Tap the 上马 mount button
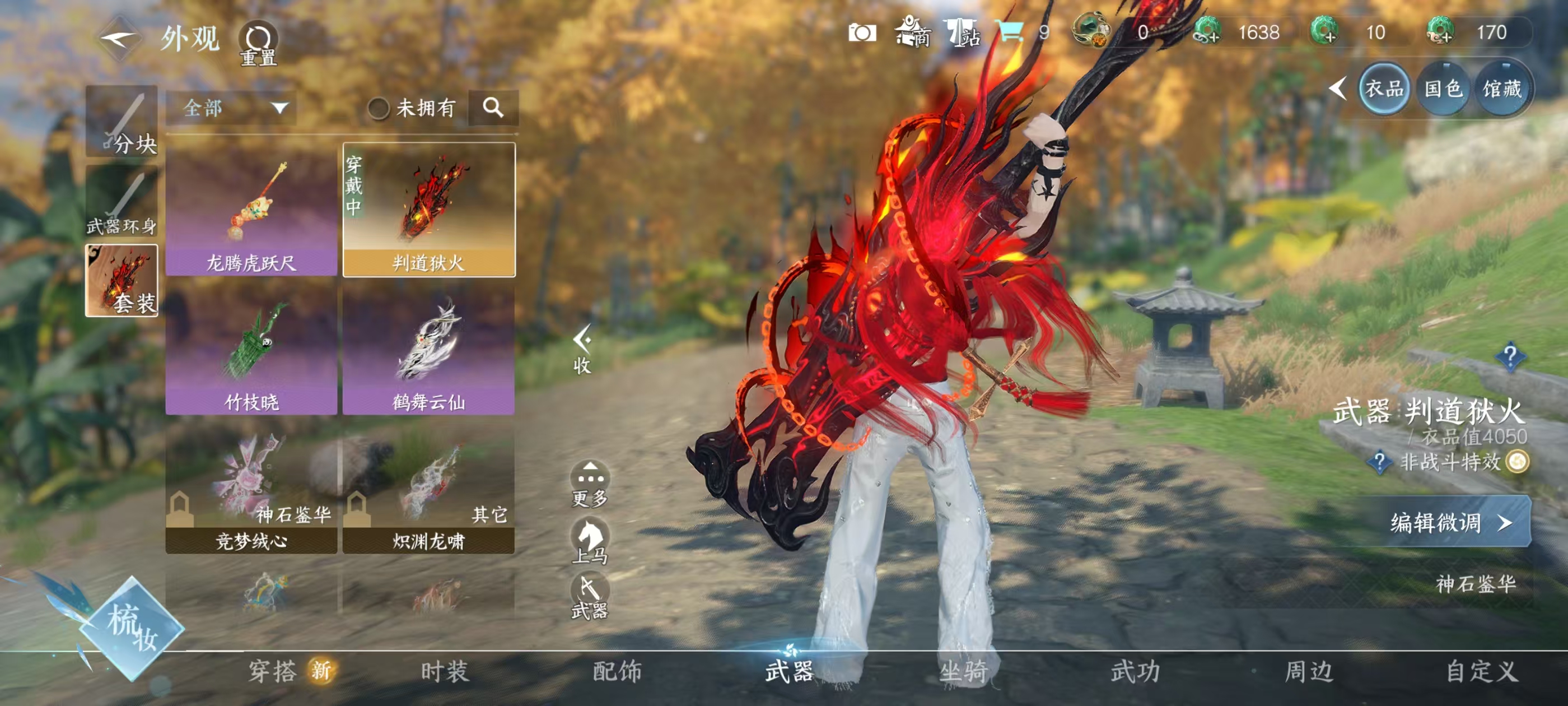 pos(589,540)
